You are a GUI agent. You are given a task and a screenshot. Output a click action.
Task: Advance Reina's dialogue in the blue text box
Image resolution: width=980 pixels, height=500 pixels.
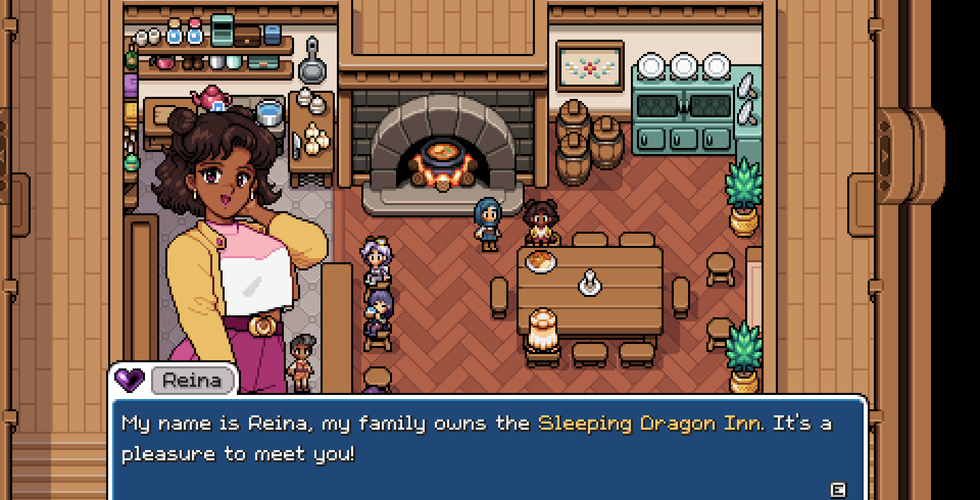tap(838, 488)
